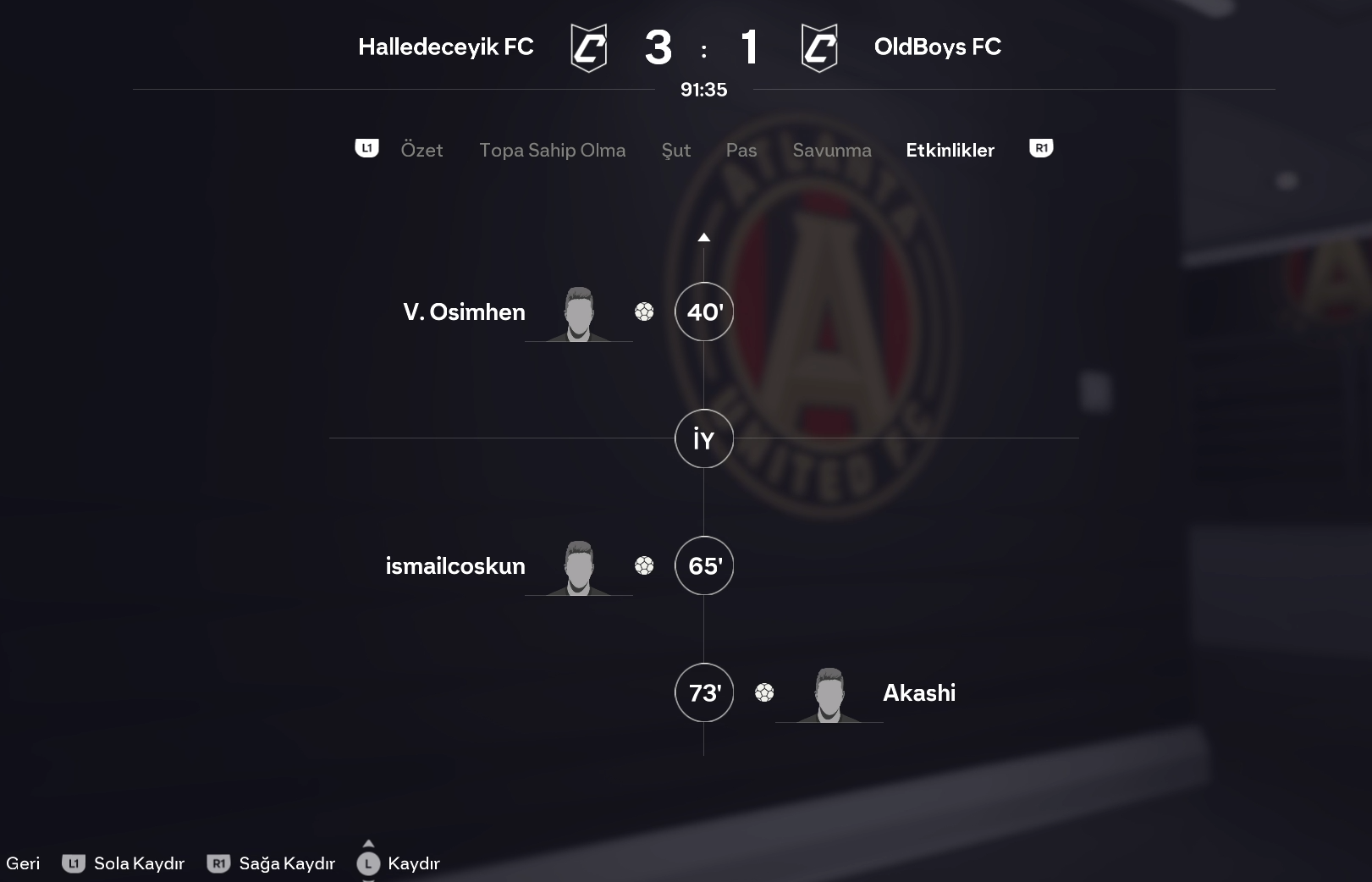Select the Şut statistics tab
The image size is (1372, 882).
click(x=675, y=150)
